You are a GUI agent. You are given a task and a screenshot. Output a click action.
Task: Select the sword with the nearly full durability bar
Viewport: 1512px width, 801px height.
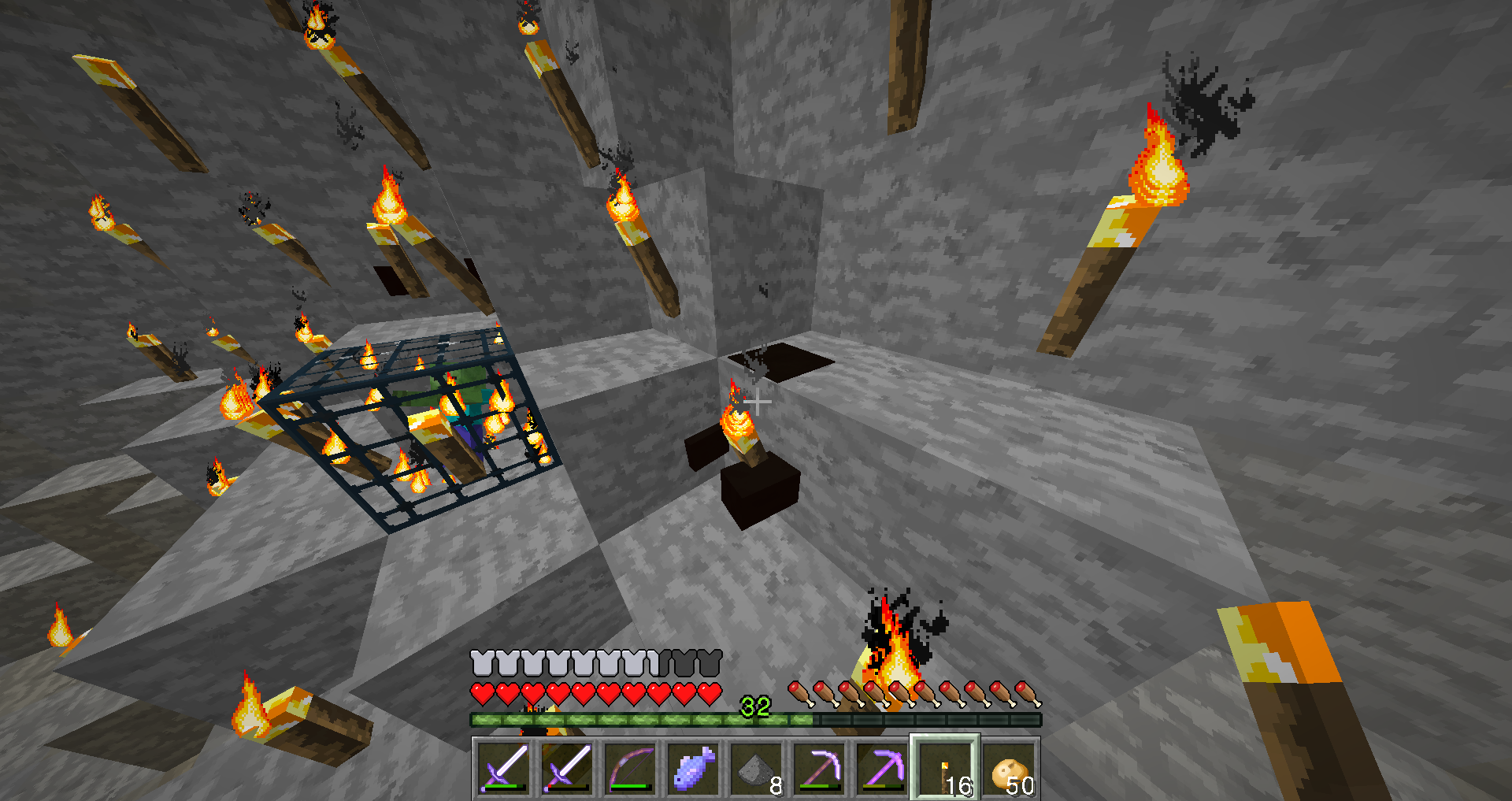point(504,767)
